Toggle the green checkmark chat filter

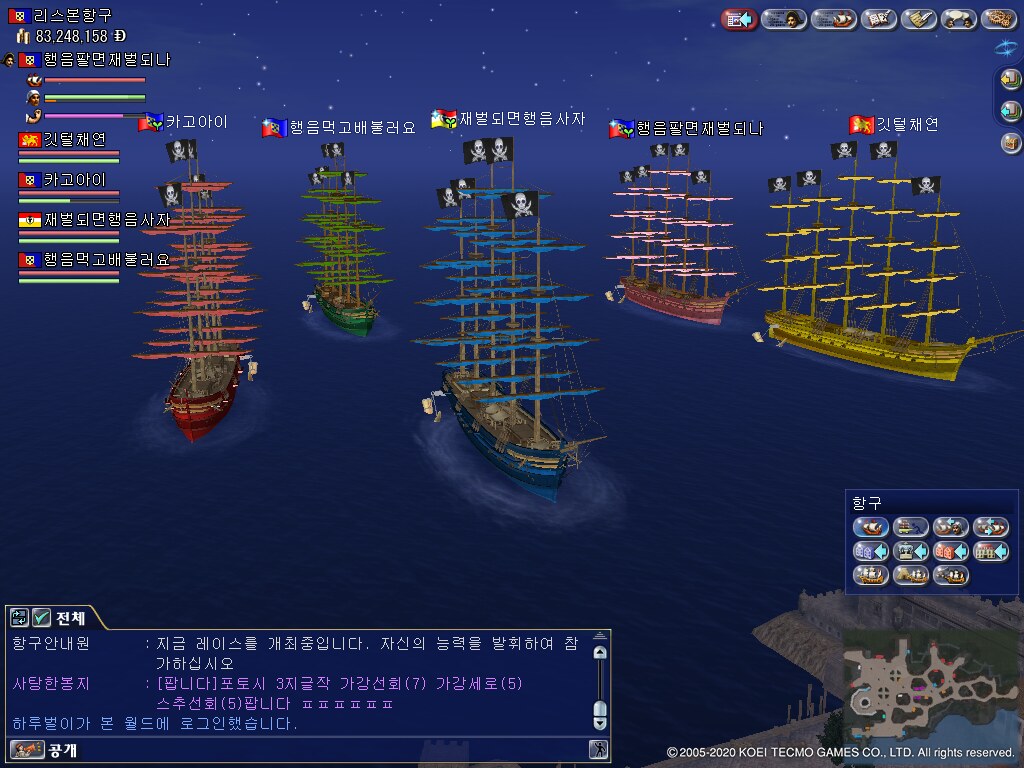pyautogui.click(x=41, y=617)
